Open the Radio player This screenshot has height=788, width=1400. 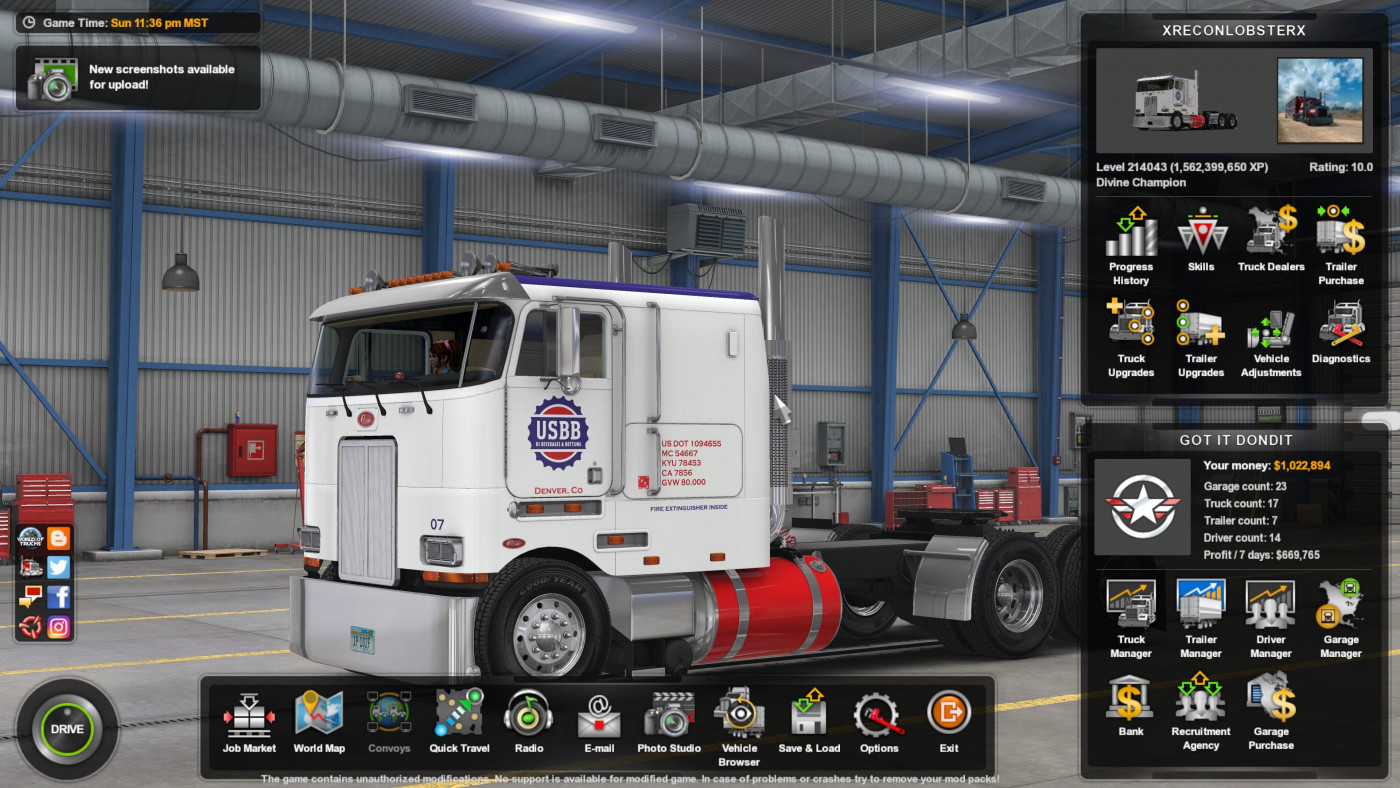tap(529, 716)
